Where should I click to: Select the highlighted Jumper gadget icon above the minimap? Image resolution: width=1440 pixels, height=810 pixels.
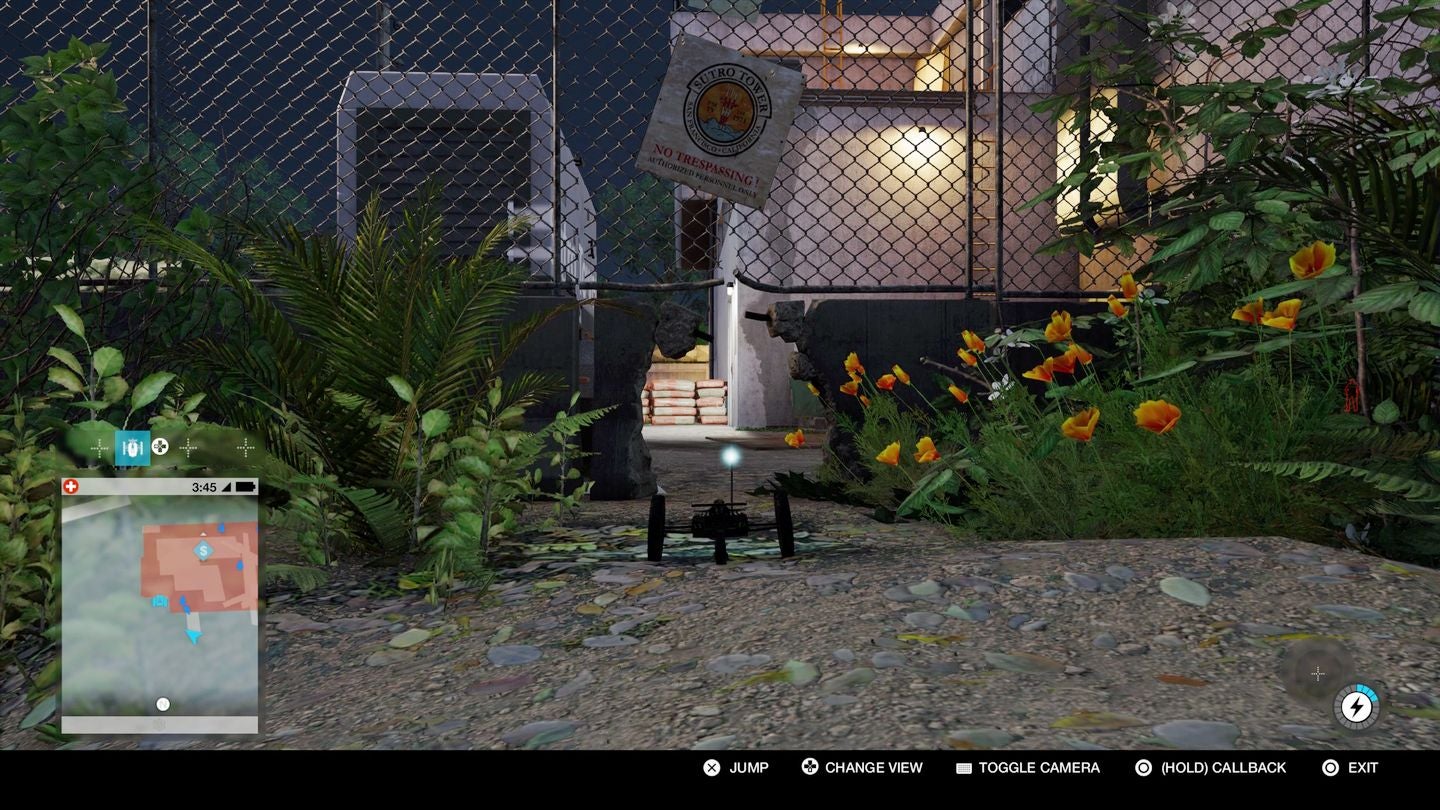tap(132, 447)
